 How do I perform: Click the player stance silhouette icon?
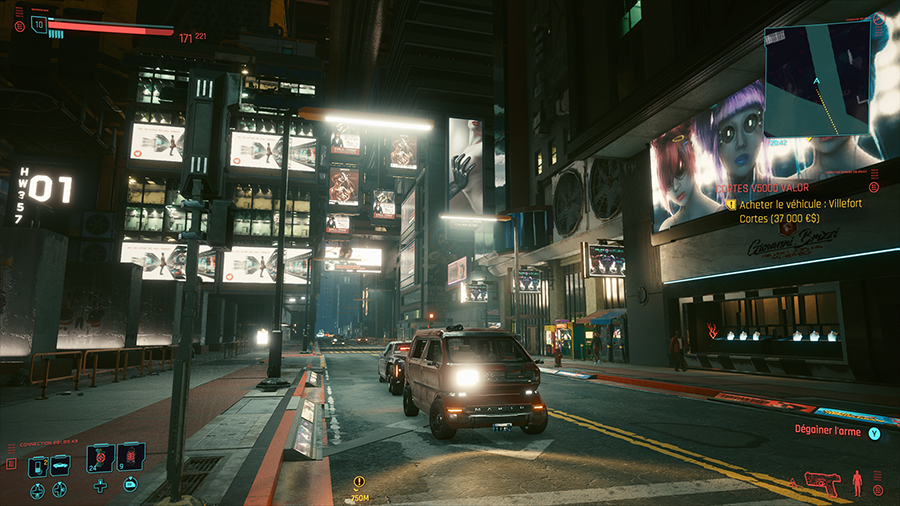[x=857, y=484]
